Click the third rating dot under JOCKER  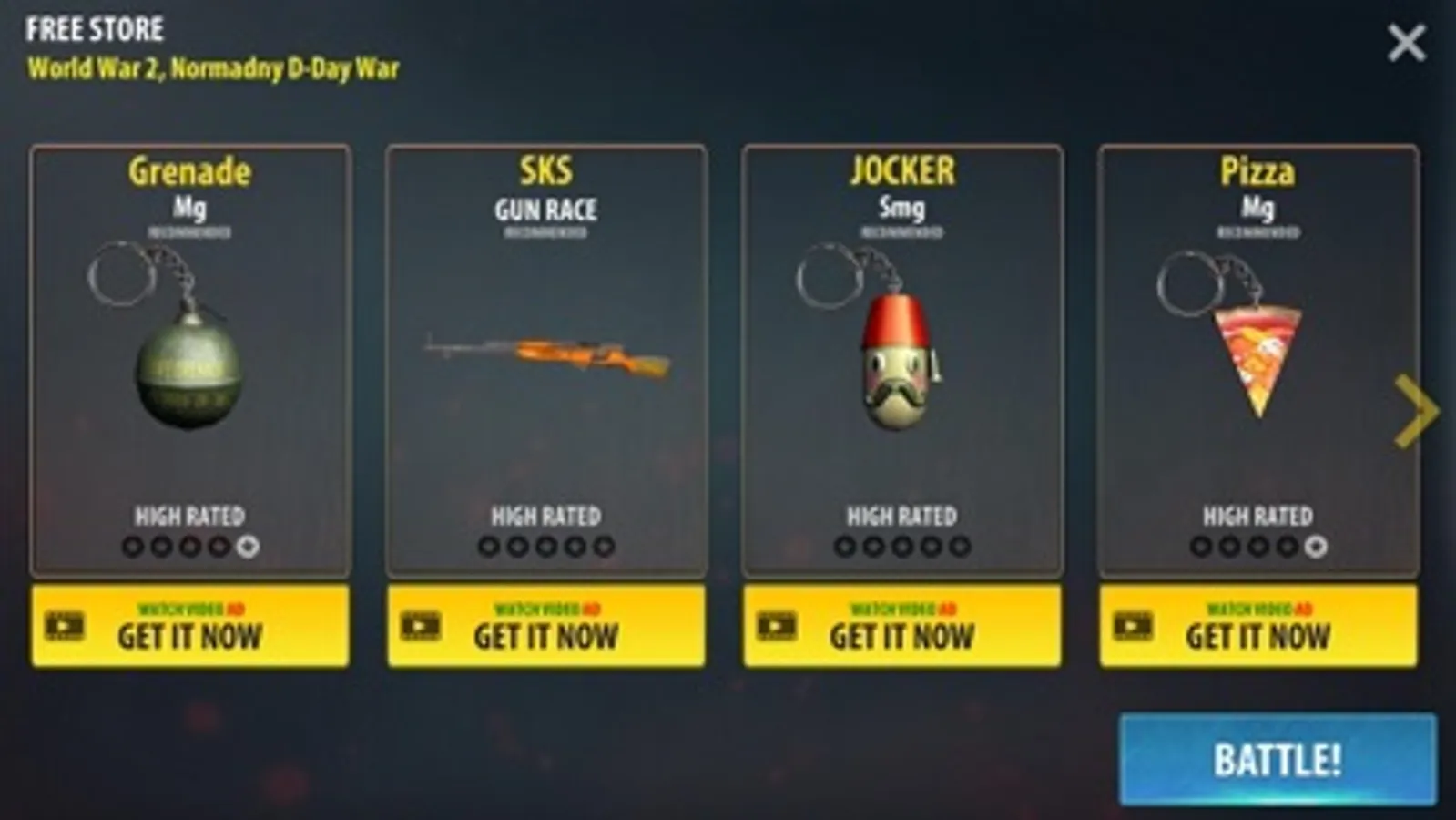click(x=899, y=548)
